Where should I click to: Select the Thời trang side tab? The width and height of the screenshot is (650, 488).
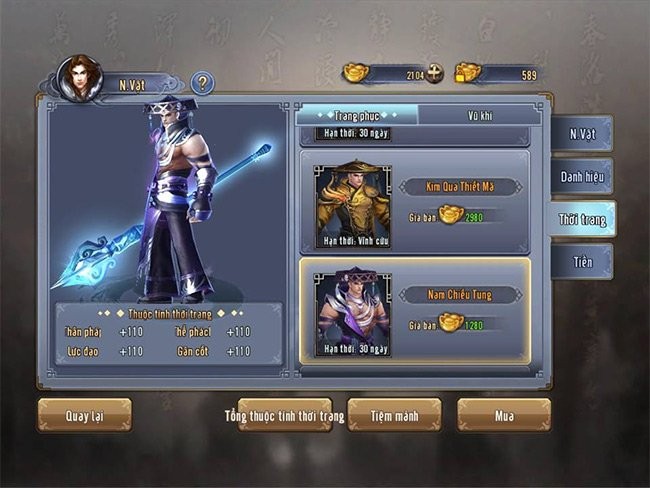(581, 219)
